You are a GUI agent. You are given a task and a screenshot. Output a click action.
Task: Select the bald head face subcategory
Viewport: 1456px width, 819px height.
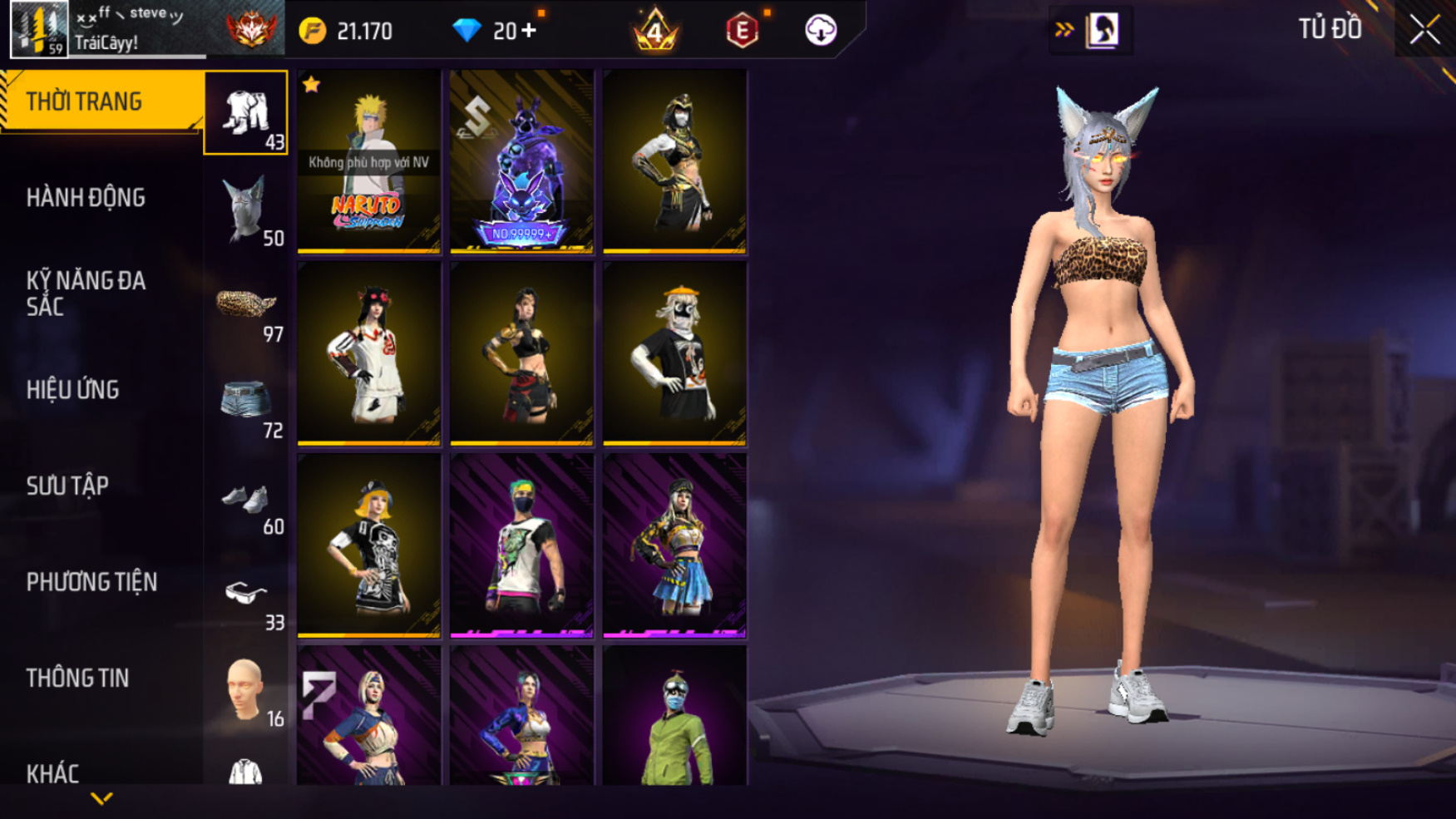point(246,692)
